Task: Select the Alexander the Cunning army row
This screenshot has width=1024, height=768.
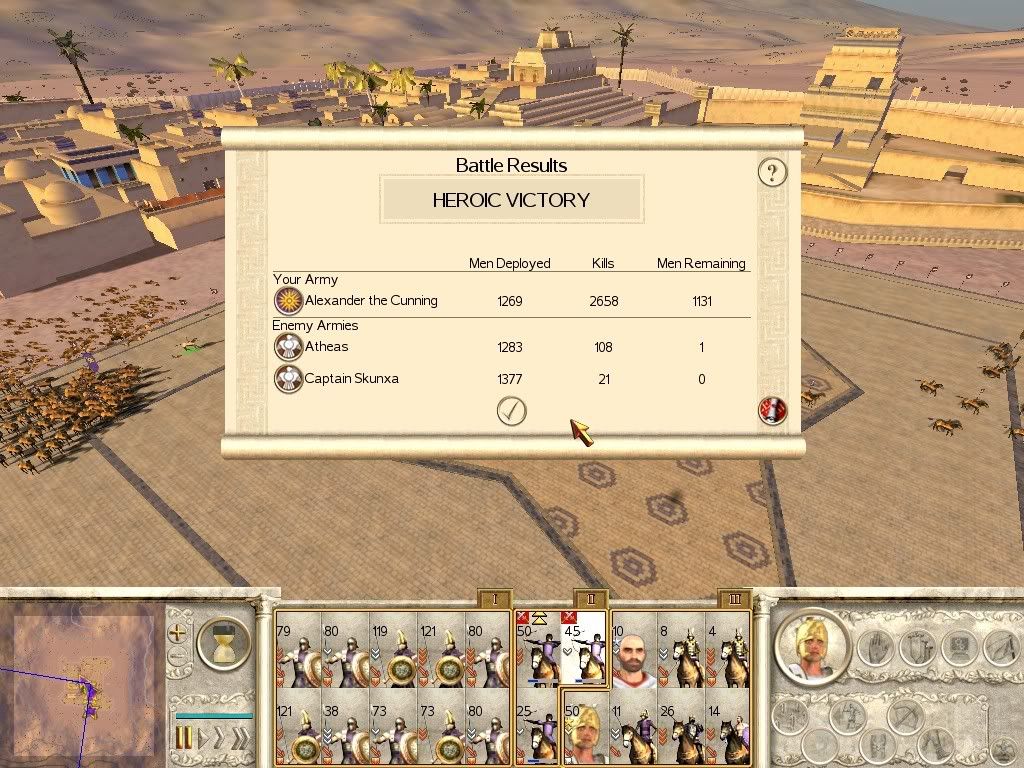Action: 370,300
